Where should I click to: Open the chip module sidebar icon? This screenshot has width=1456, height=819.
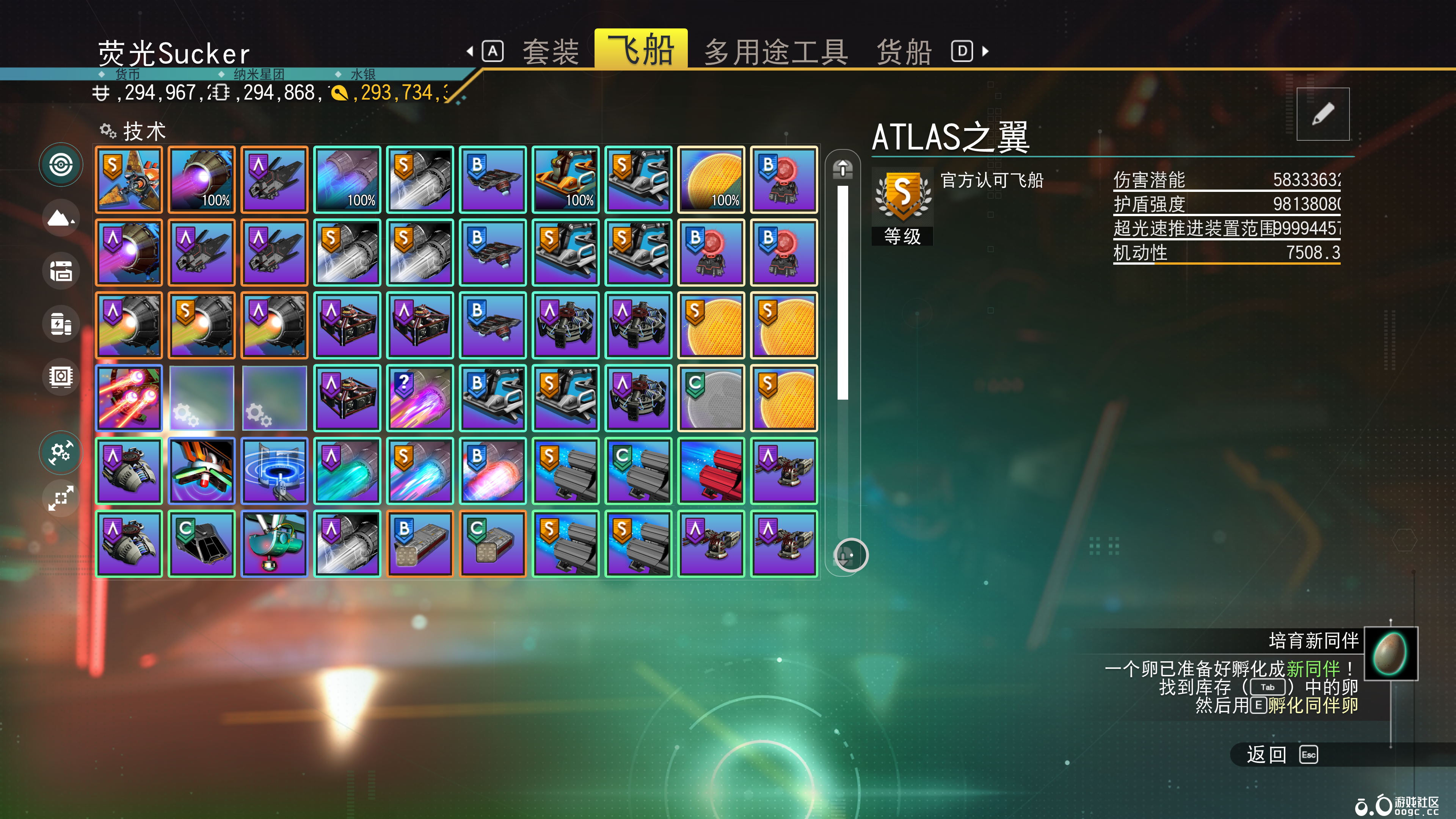pos(61,377)
